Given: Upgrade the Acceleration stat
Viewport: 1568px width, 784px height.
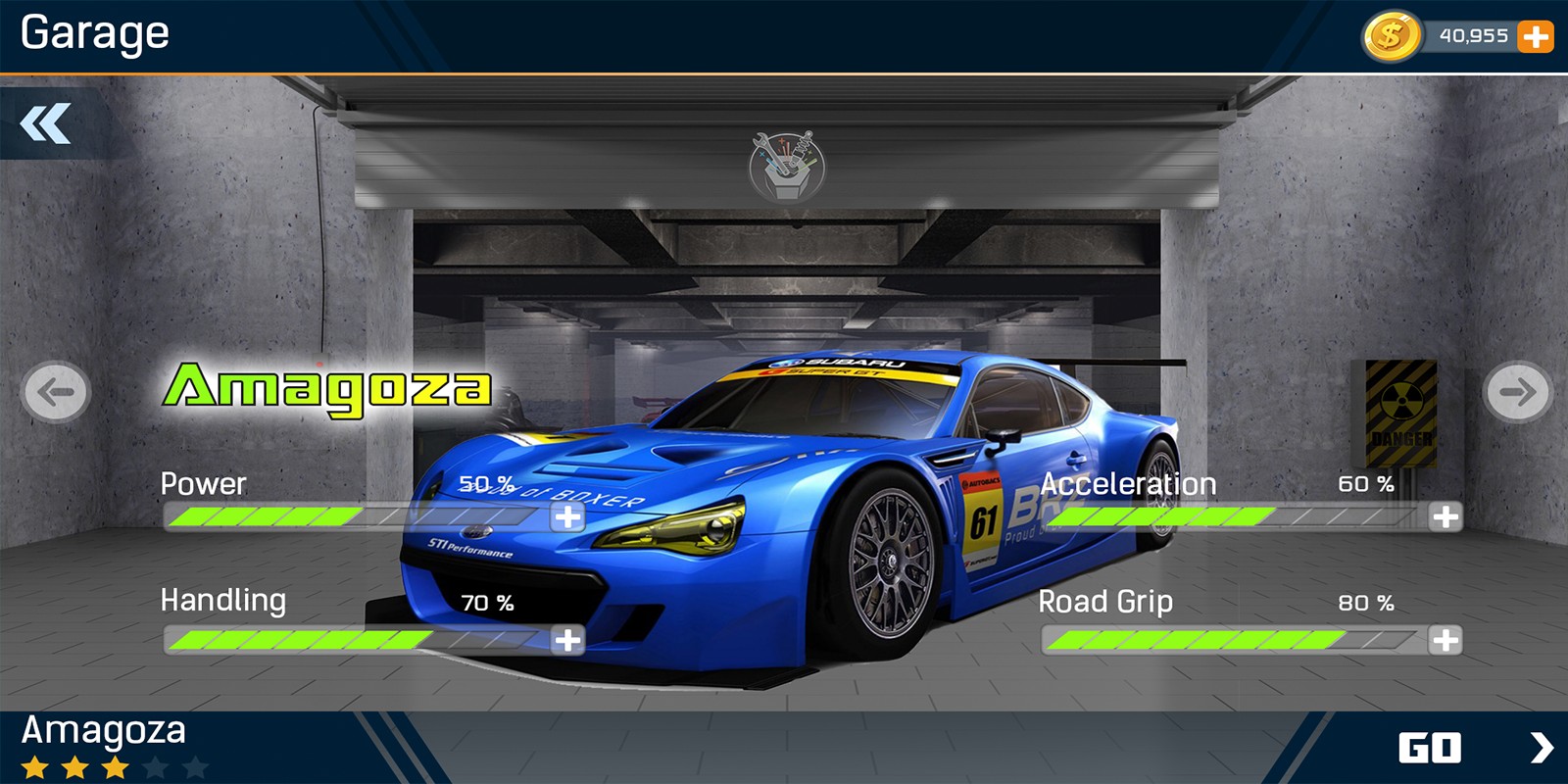Looking at the screenshot, I should (x=1445, y=516).
